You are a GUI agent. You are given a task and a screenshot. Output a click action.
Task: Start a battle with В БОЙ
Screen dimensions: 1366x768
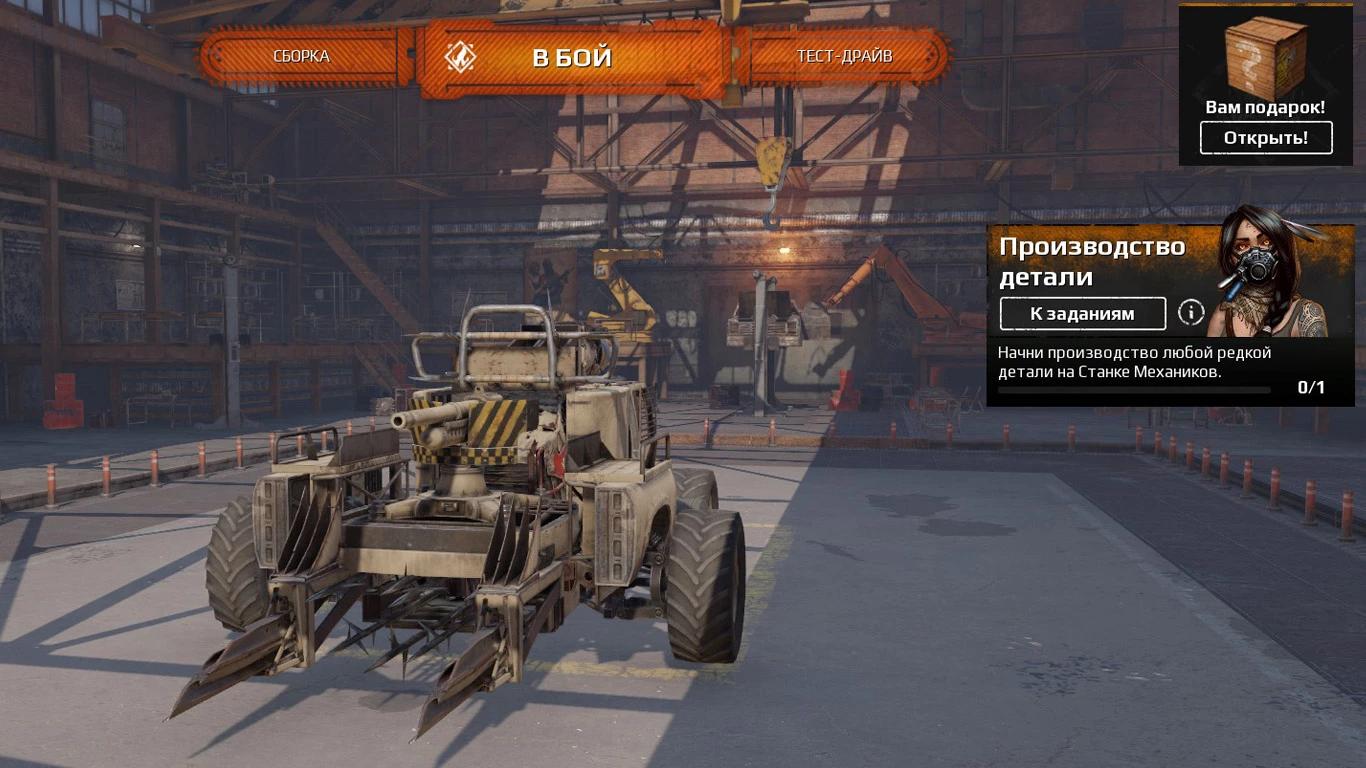[x=571, y=57]
